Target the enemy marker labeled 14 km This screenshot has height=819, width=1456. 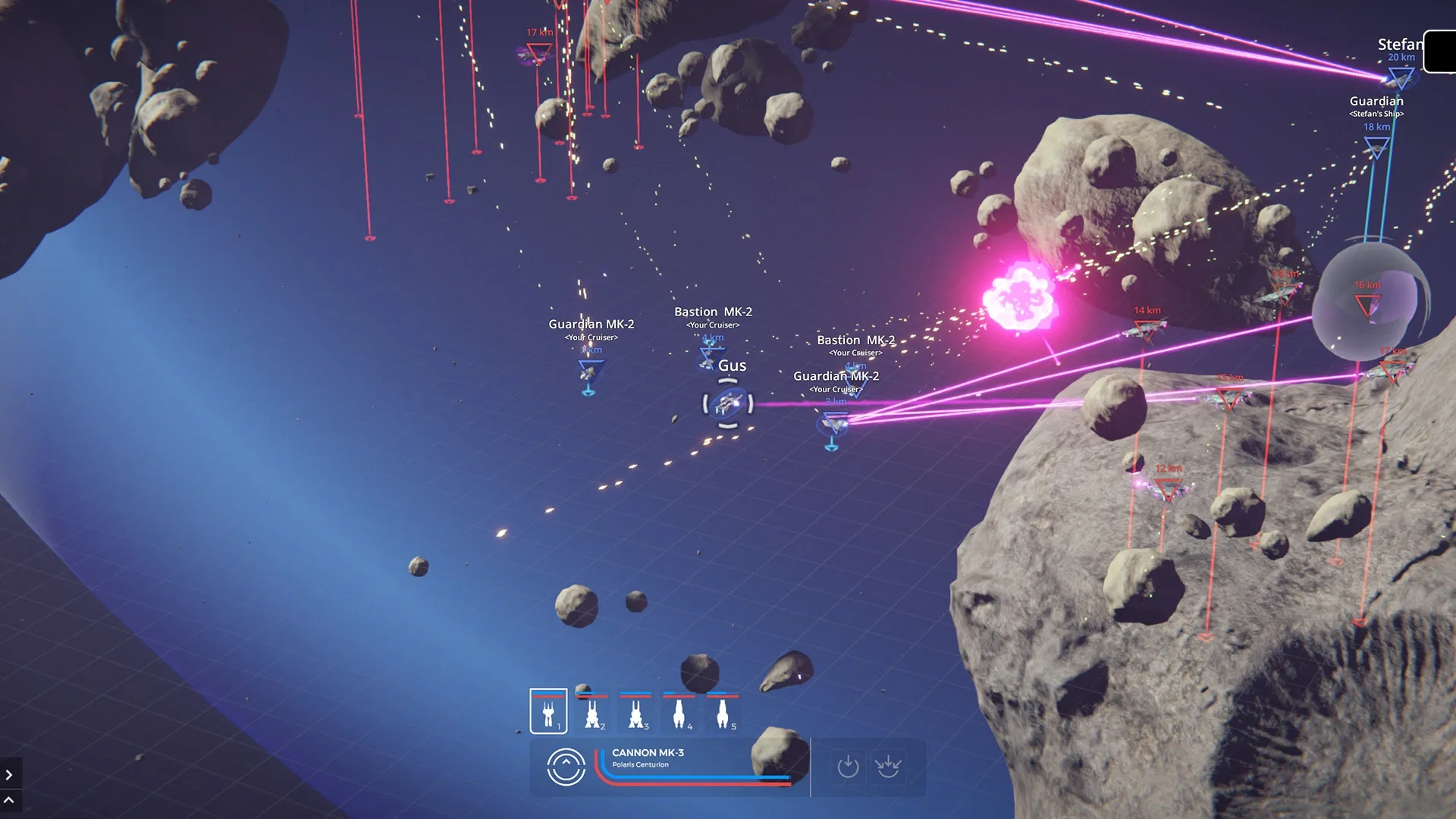click(1146, 331)
